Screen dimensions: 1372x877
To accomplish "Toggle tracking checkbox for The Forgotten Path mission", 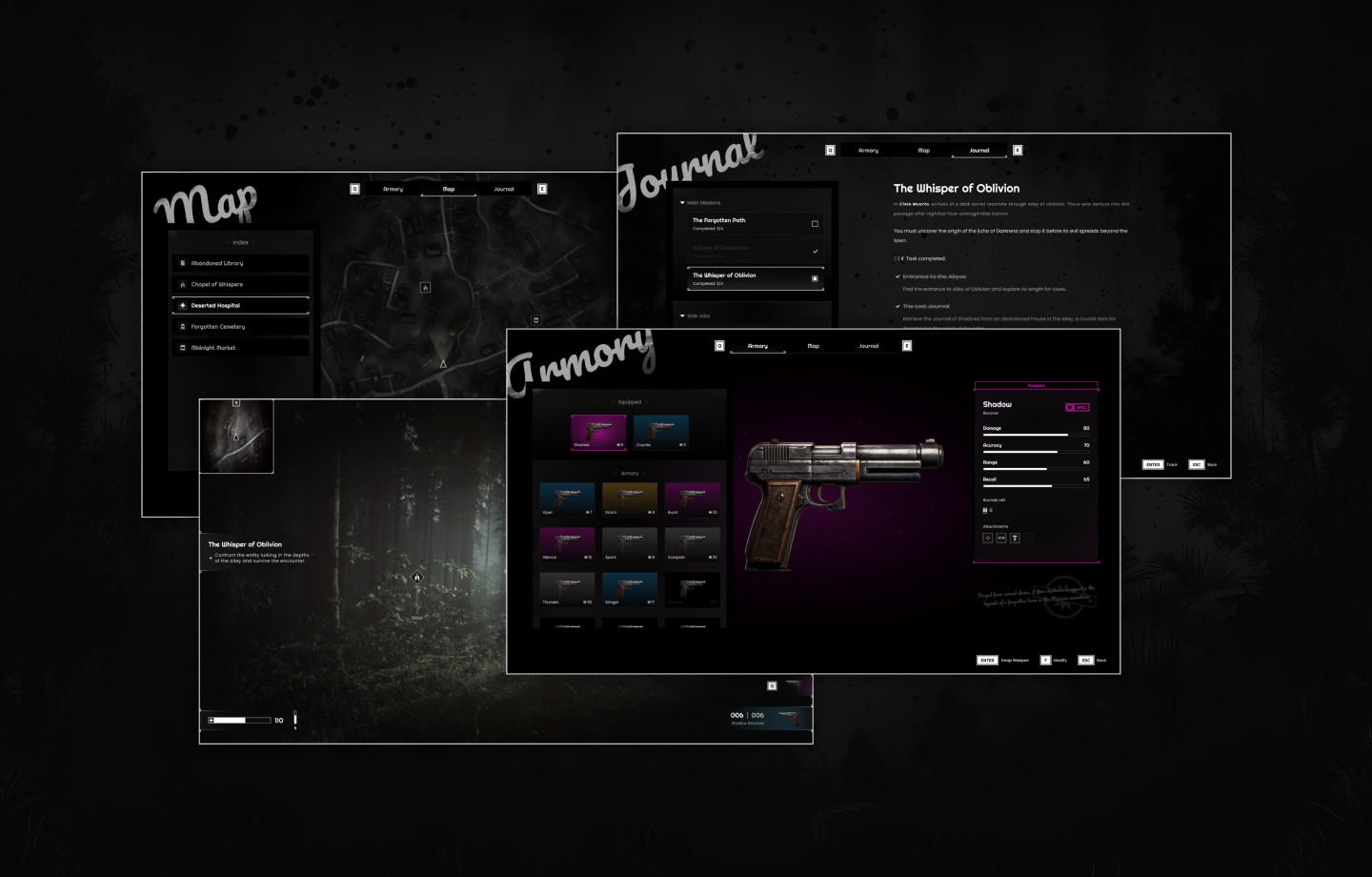I will (816, 224).
